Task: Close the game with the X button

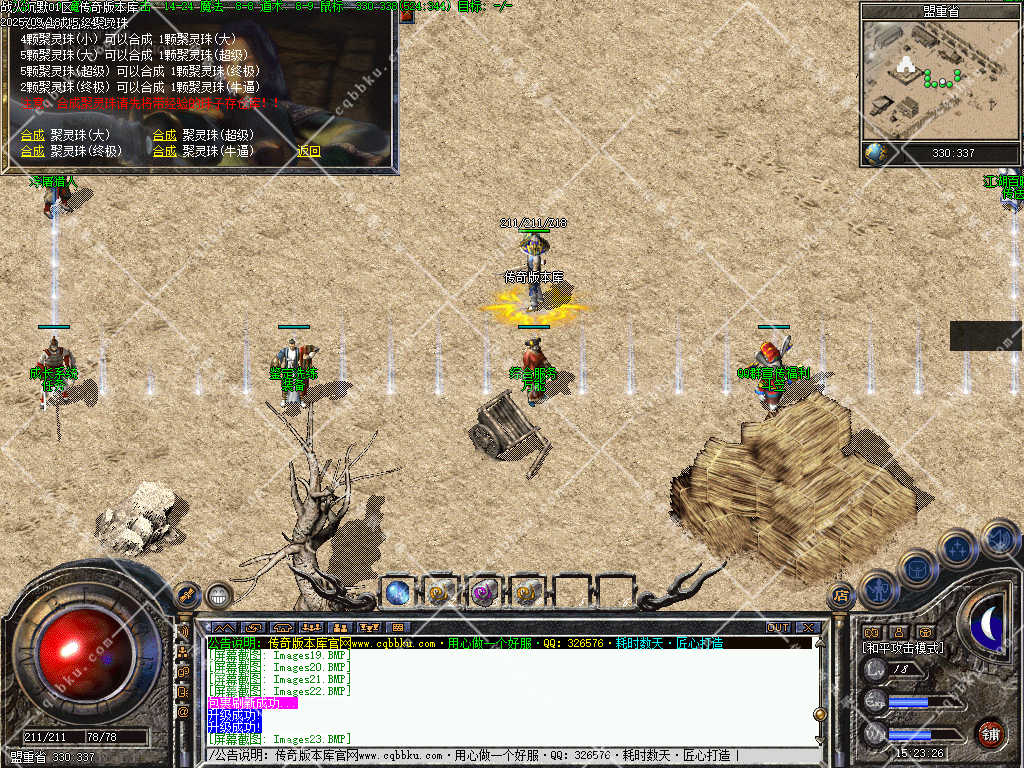Action: tap(808, 628)
